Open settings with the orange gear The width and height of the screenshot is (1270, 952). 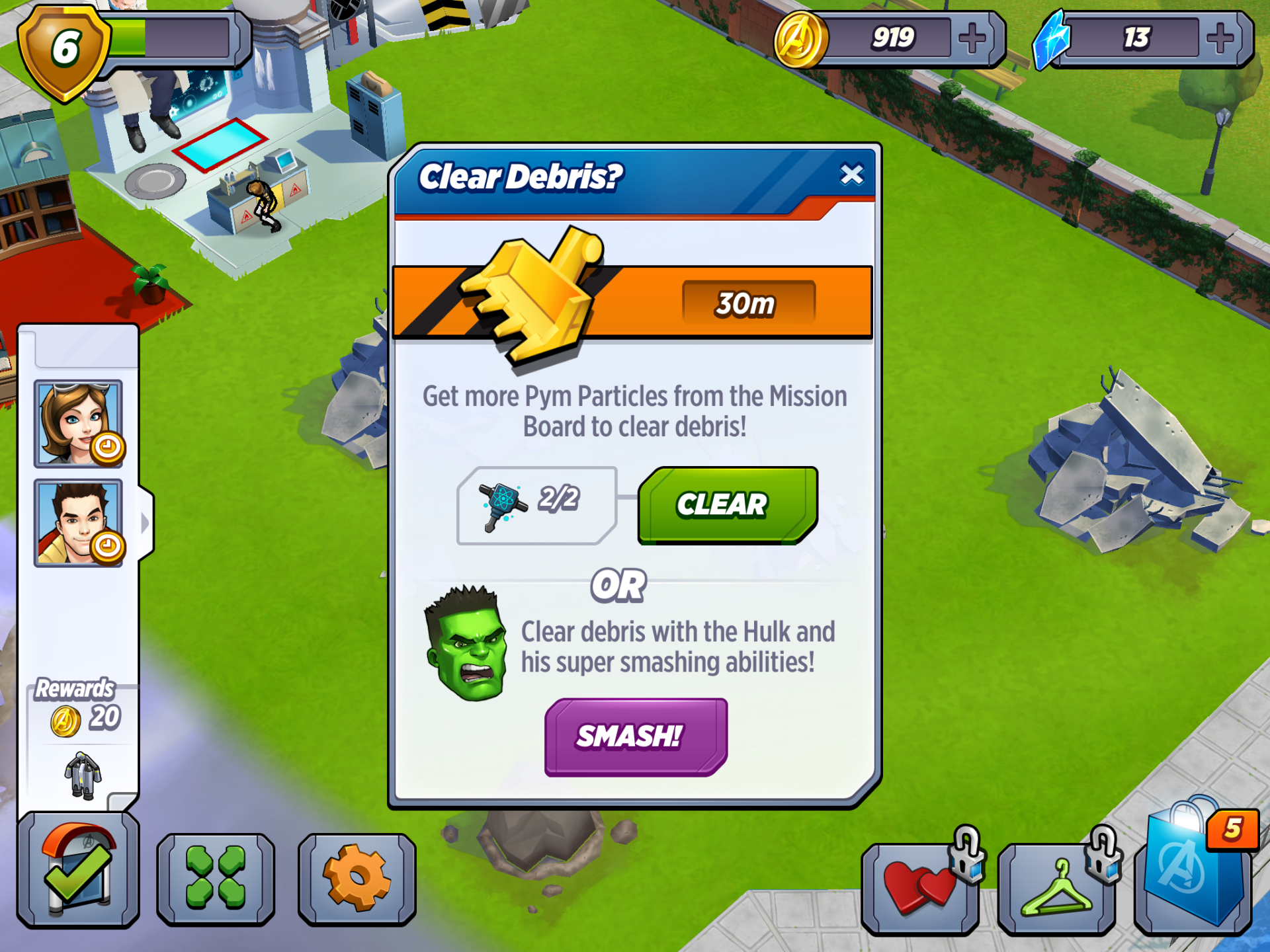(357, 878)
